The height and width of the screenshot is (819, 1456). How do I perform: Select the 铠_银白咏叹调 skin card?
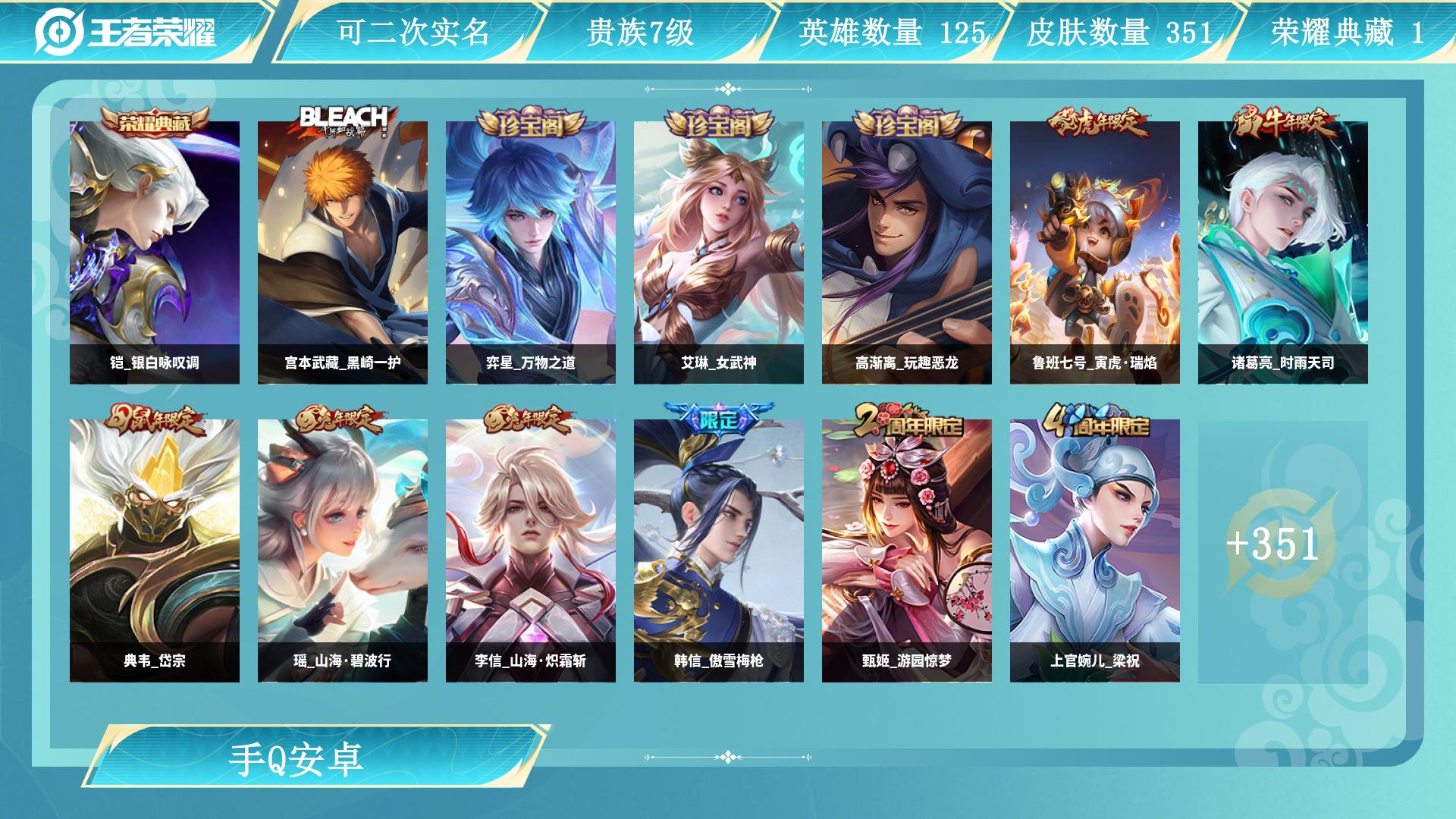click(155, 253)
